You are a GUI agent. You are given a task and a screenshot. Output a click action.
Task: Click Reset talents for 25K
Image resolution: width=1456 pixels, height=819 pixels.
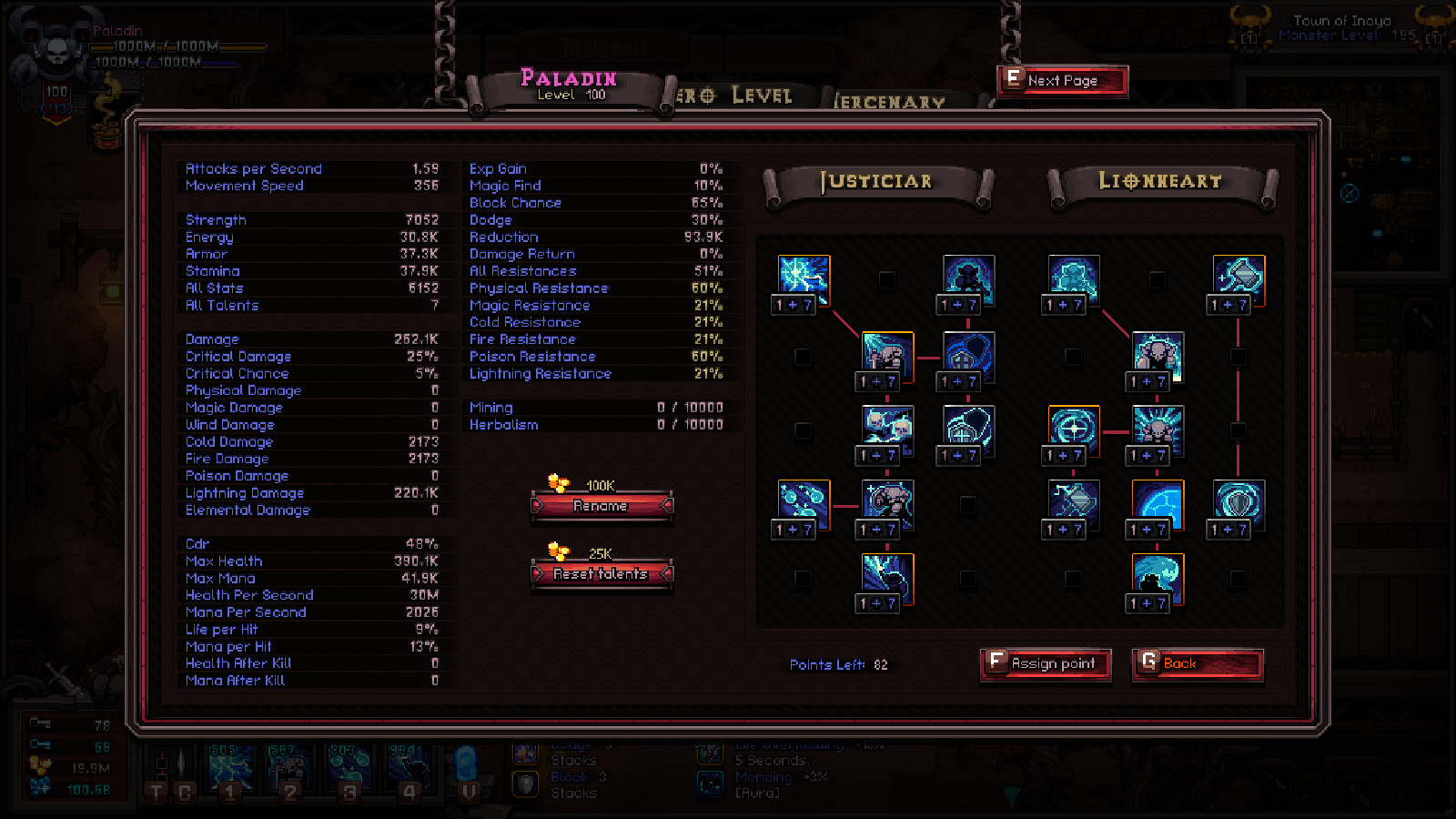tap(602, 574)
